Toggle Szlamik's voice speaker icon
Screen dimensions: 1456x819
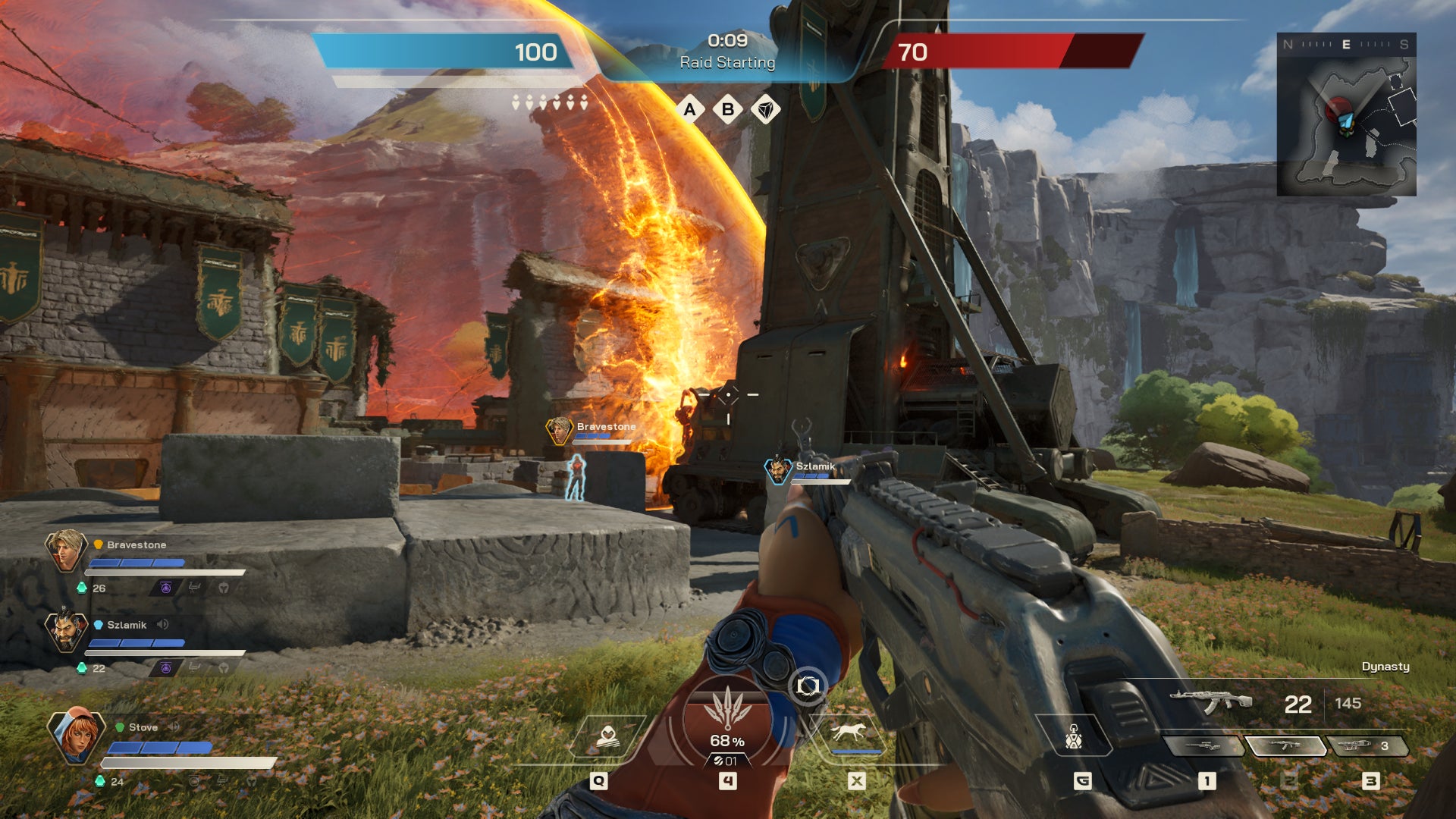tap(162, 625)
